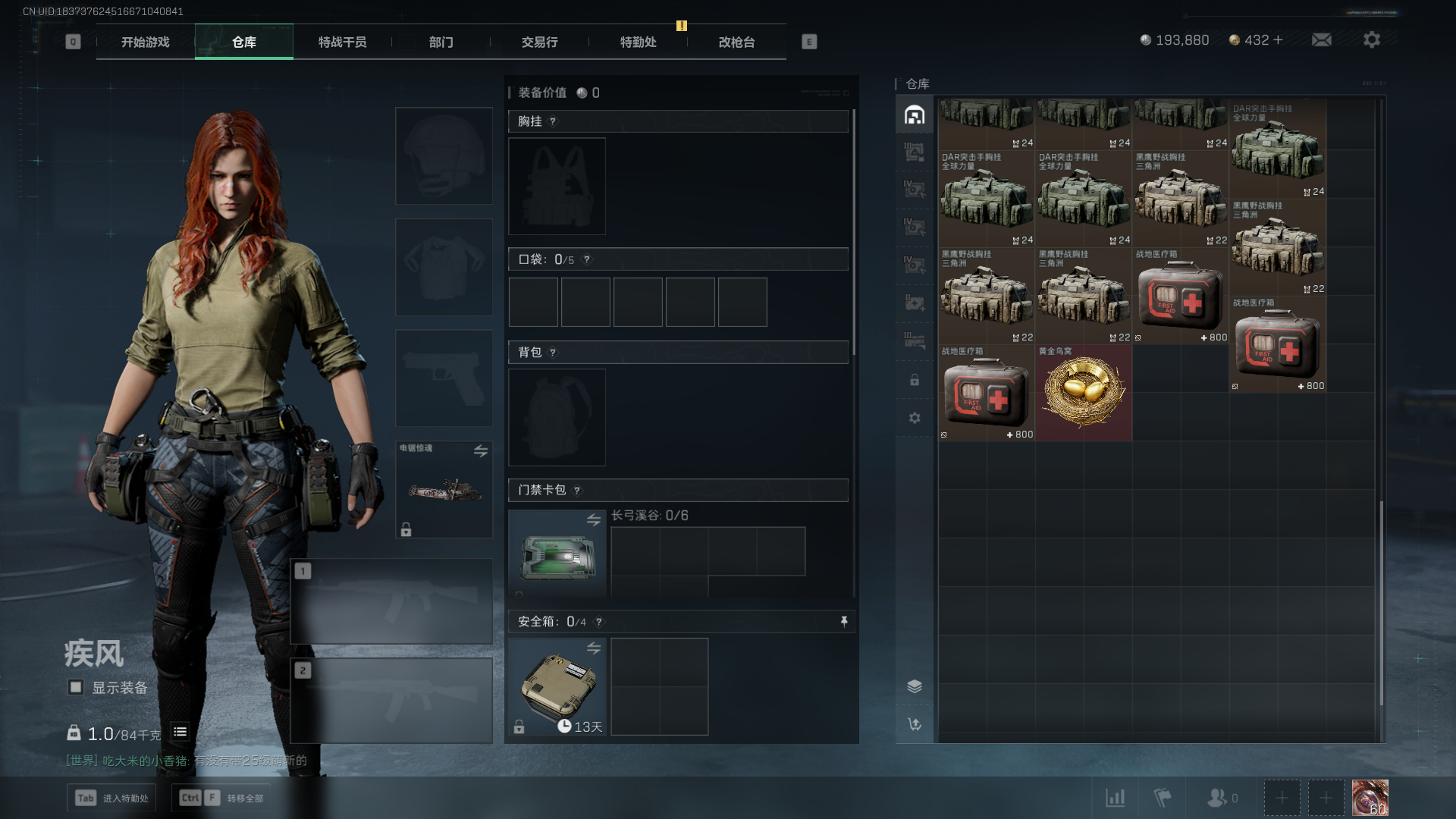The width and height of the screenshot is (1456, 819).
Task: Click the 电锯惊魂 melee weapon slot
Action: [x=444, y=489]
